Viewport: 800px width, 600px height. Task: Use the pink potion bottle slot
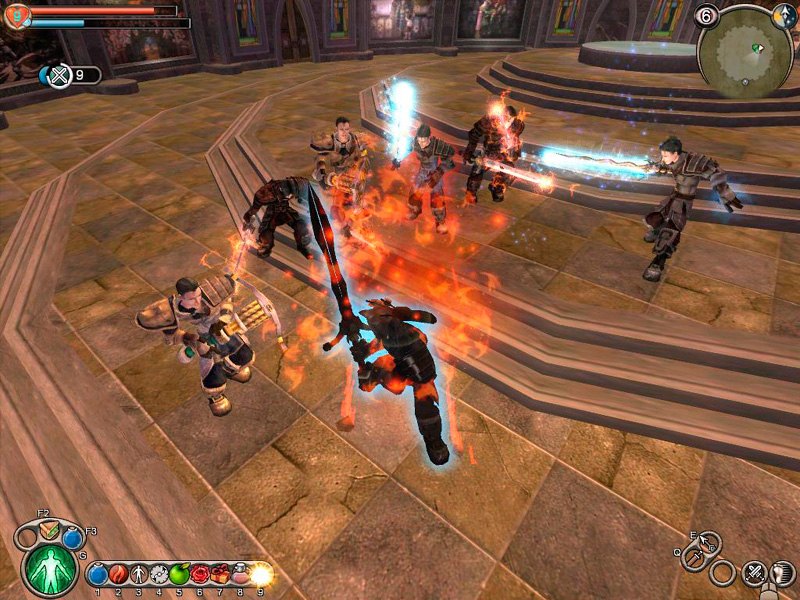240,574
